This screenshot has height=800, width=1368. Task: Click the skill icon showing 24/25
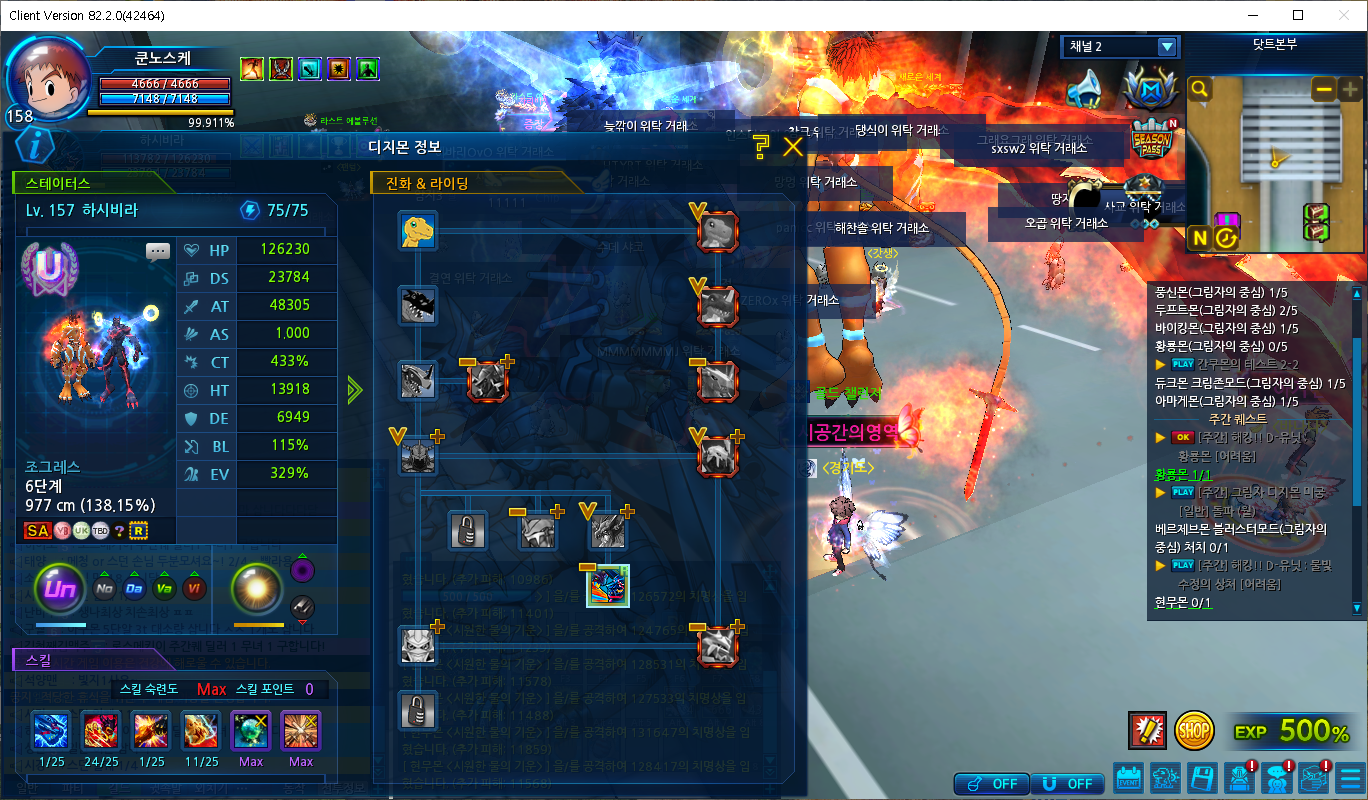point(101,731)
